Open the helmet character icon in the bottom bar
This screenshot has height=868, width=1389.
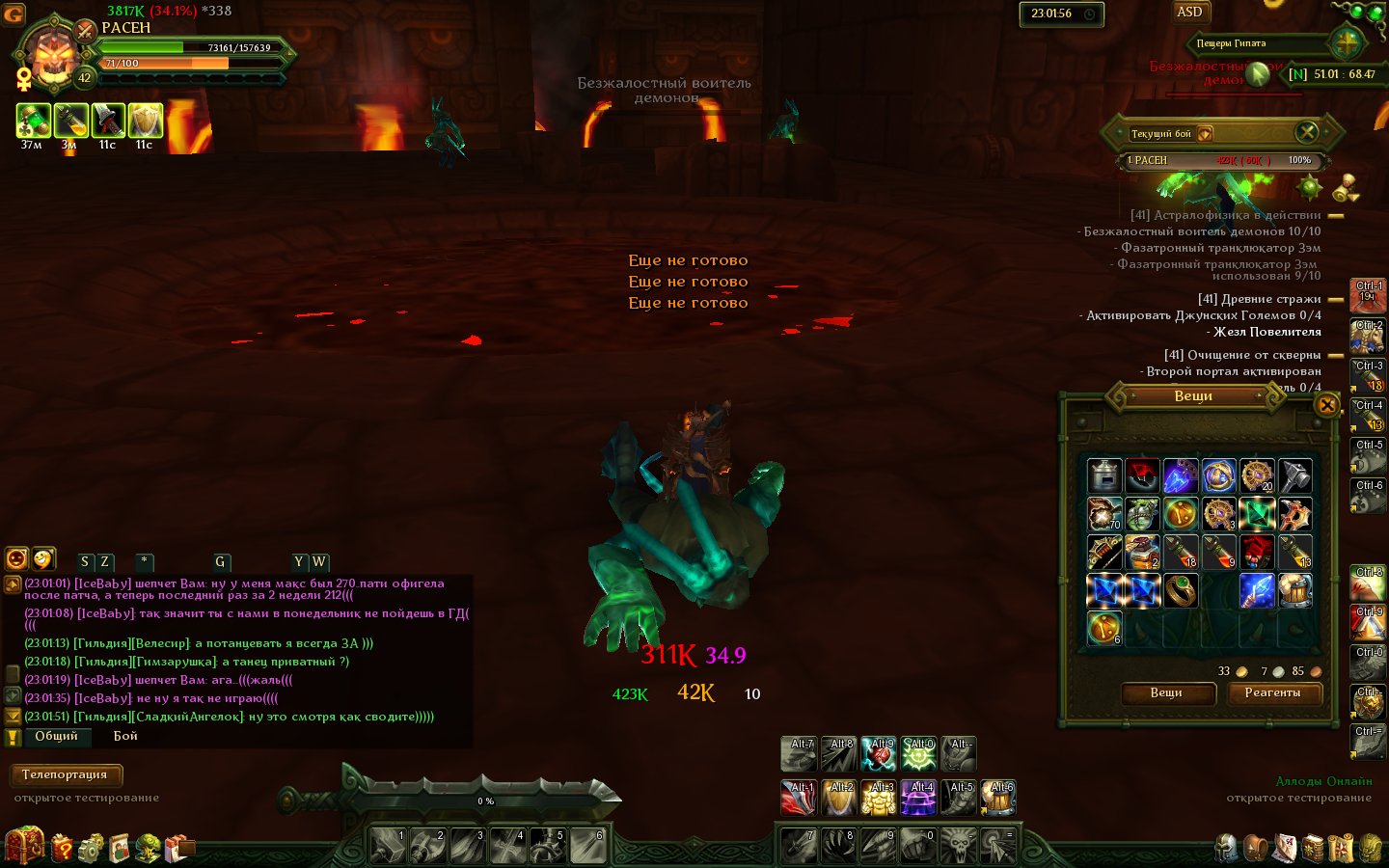tap(1227, 848)
